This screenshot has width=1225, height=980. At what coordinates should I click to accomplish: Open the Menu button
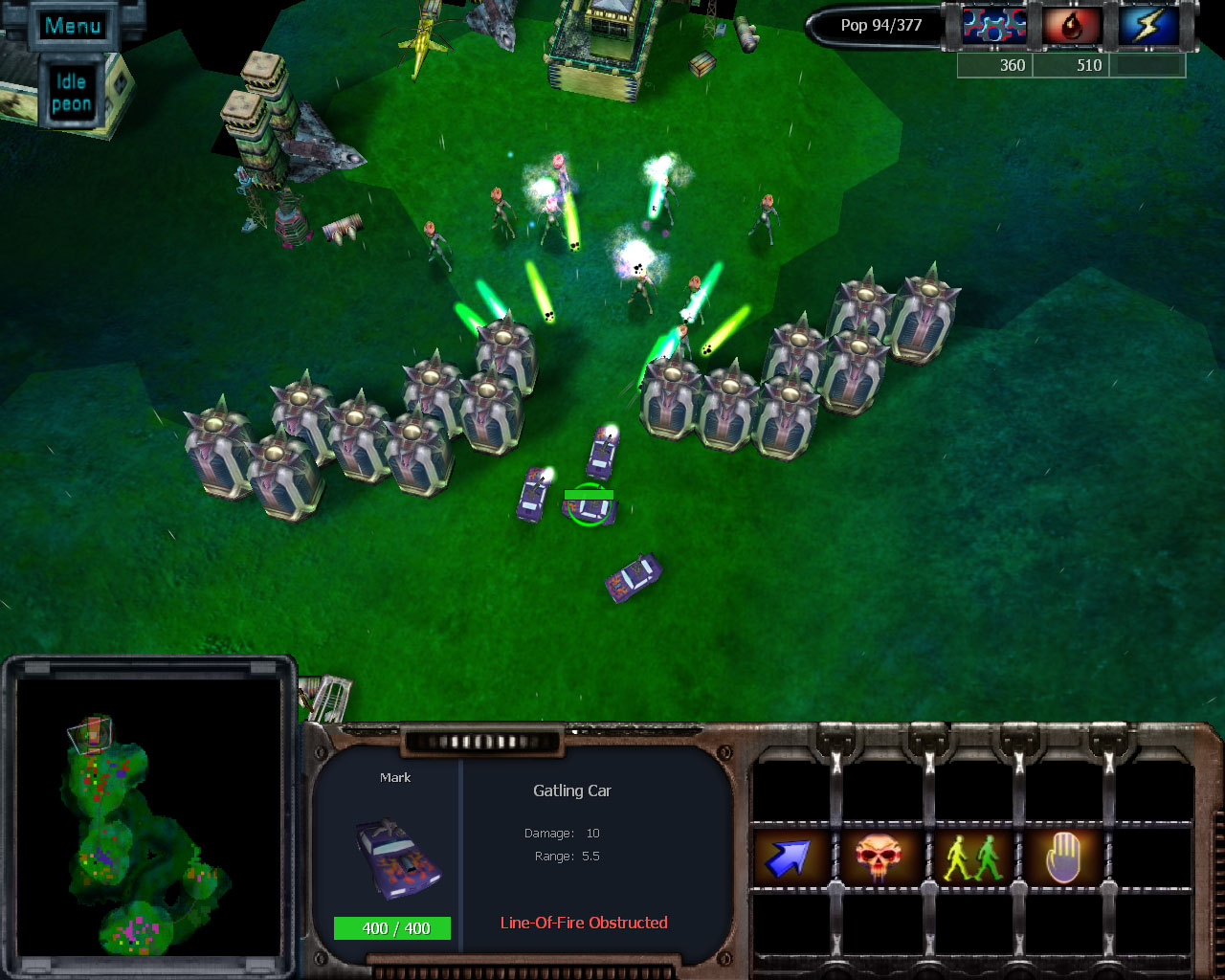[73, 26]
